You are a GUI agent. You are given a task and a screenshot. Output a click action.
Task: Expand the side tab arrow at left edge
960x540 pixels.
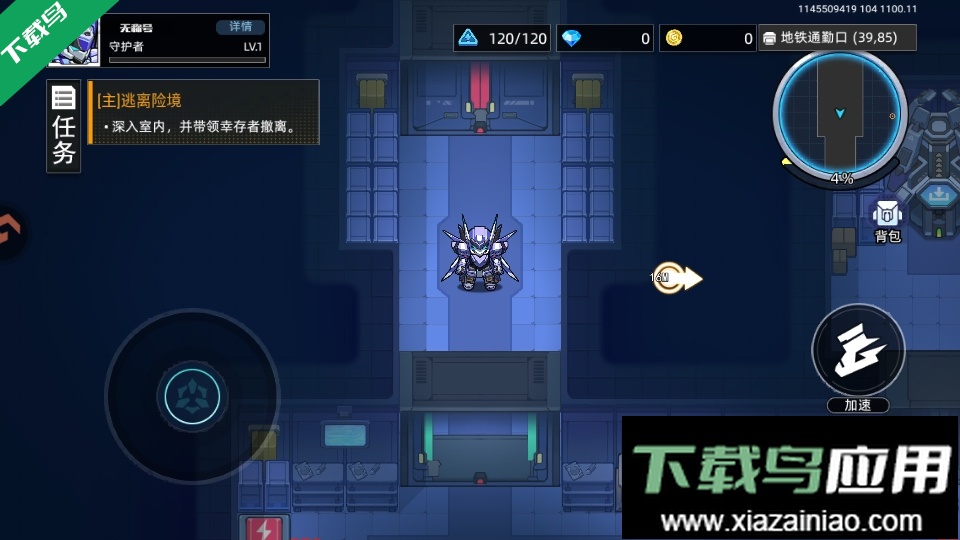8,232
